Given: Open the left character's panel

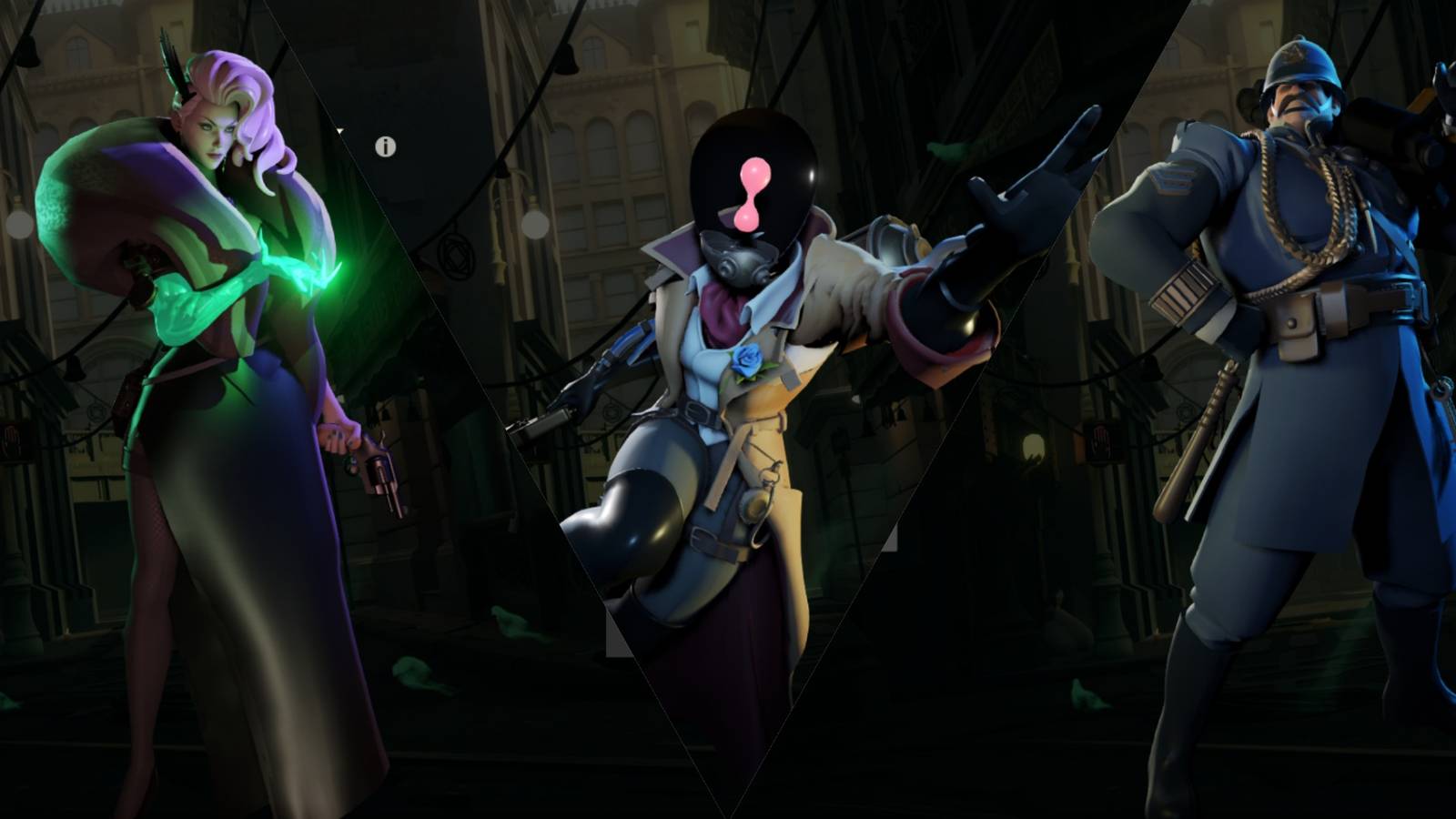Looking at the screenshot, I should pos(182,409).
